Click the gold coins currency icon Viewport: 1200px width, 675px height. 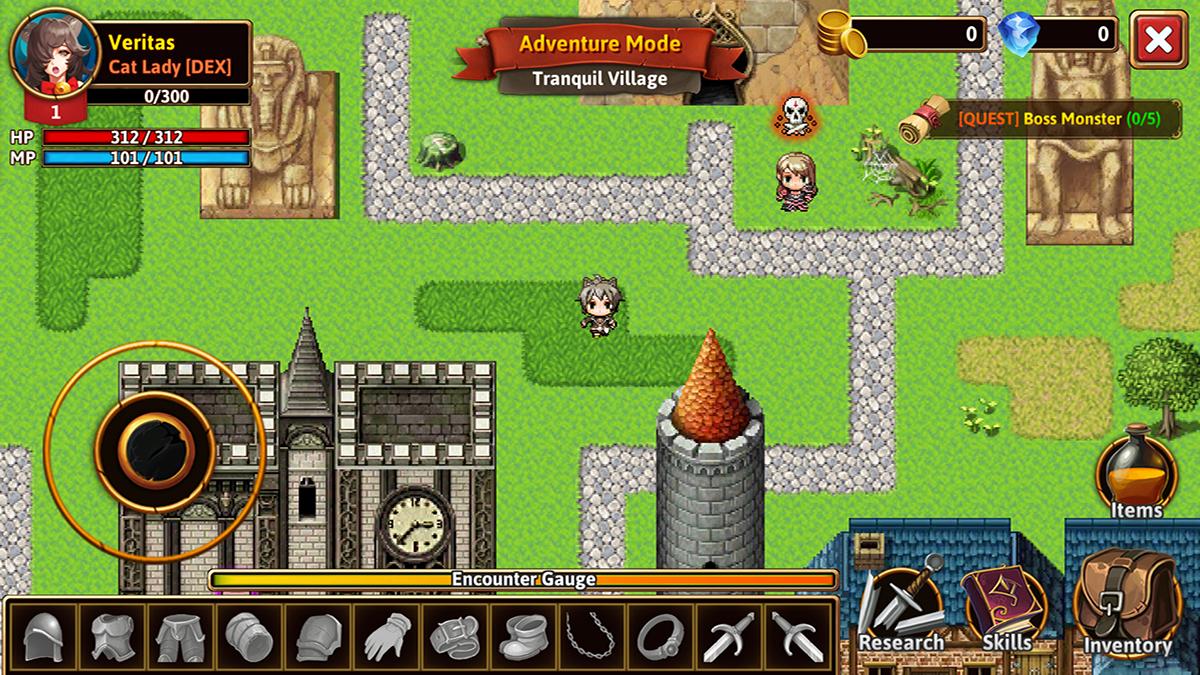click(842, 35)
